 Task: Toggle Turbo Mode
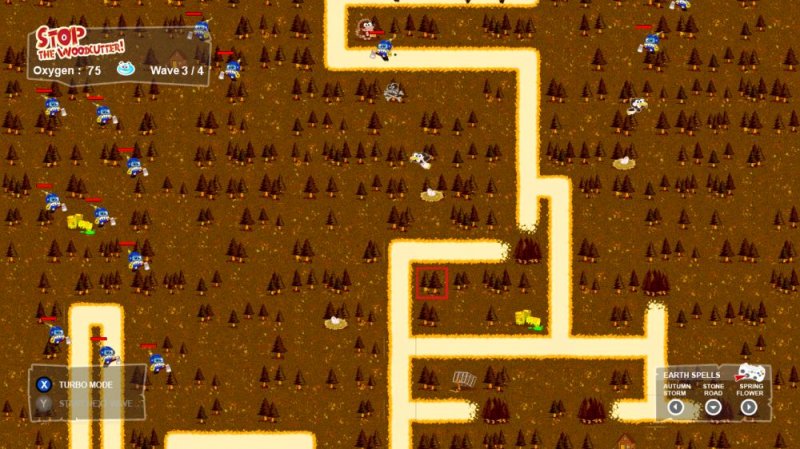[44, 384]
